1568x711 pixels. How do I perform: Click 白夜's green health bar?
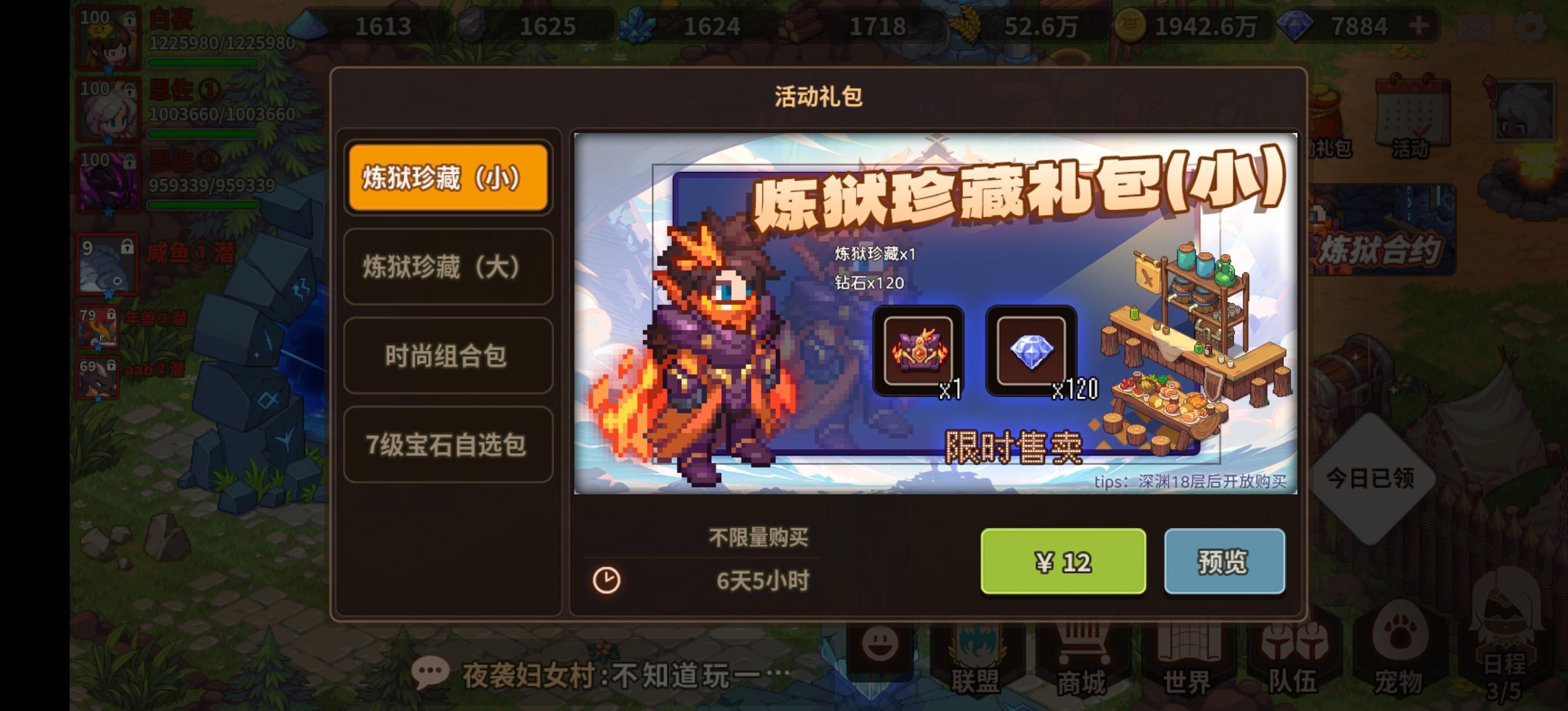pos(201,63)
